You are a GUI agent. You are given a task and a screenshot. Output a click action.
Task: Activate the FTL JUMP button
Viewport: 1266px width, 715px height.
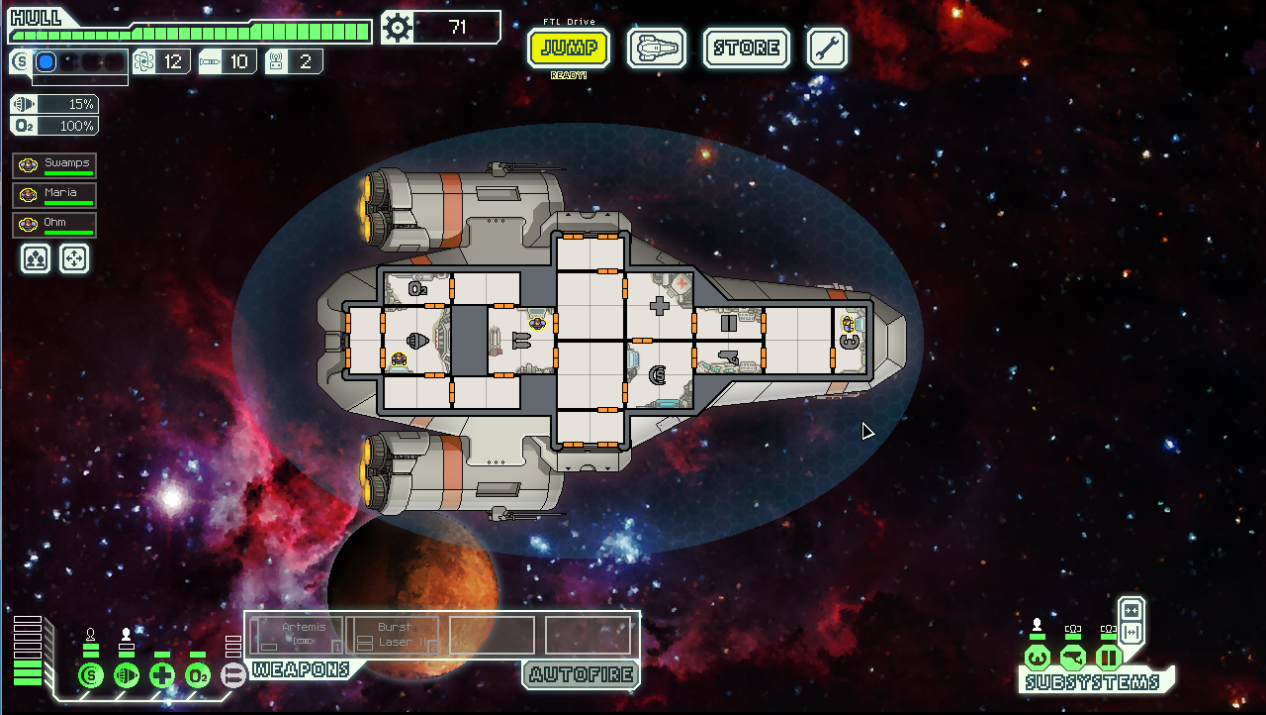tap(568, 48)
